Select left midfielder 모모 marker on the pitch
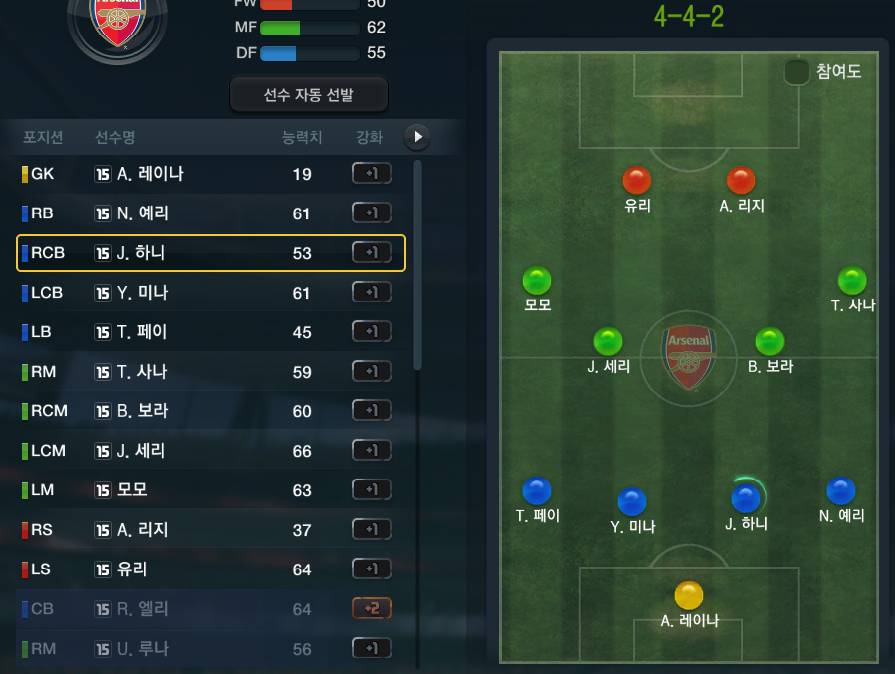The width and height of the screenshot is (895, 674). [537, 280]
